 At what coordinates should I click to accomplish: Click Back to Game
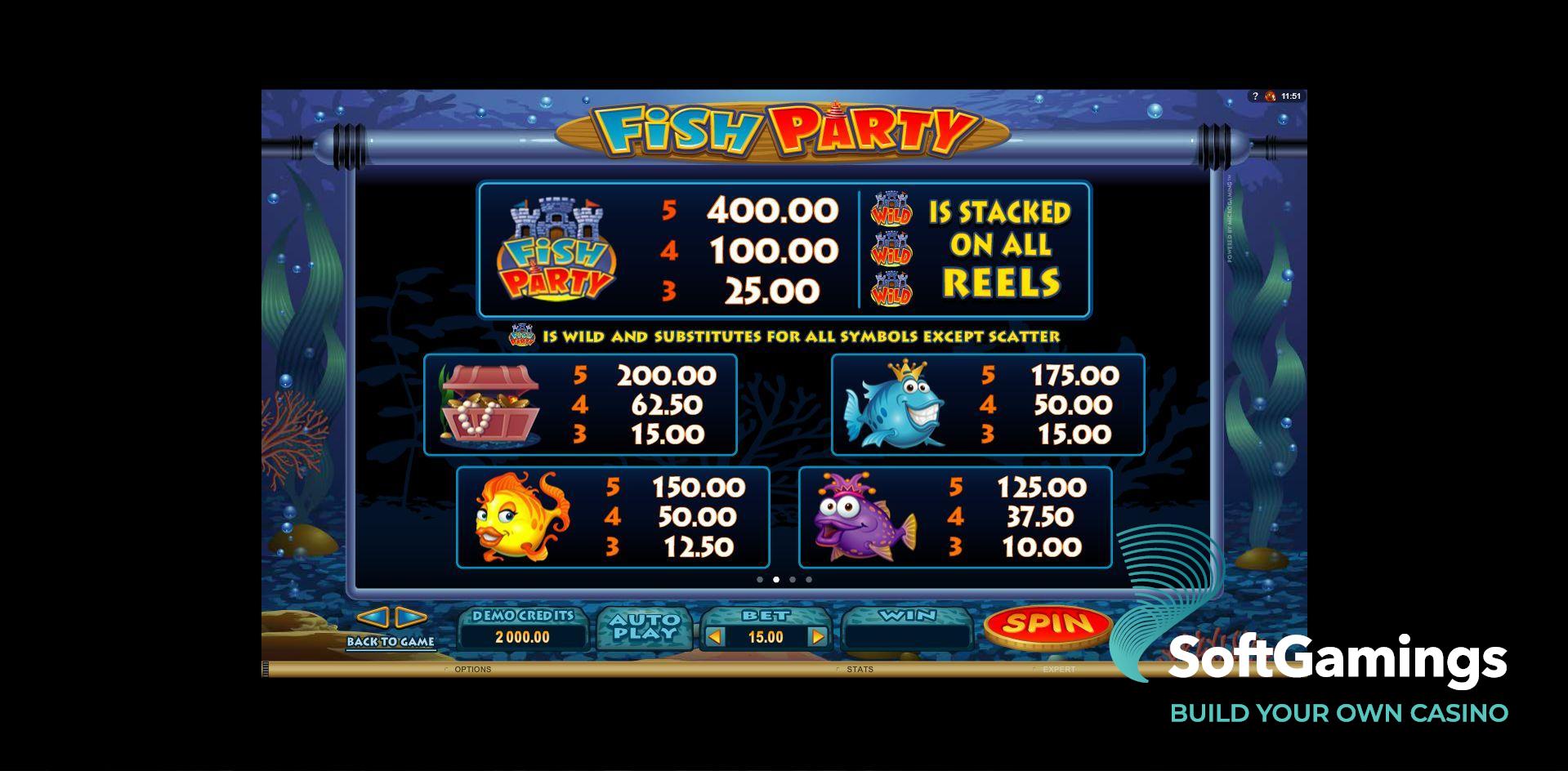pyautogui.click(x=391, y=640)
